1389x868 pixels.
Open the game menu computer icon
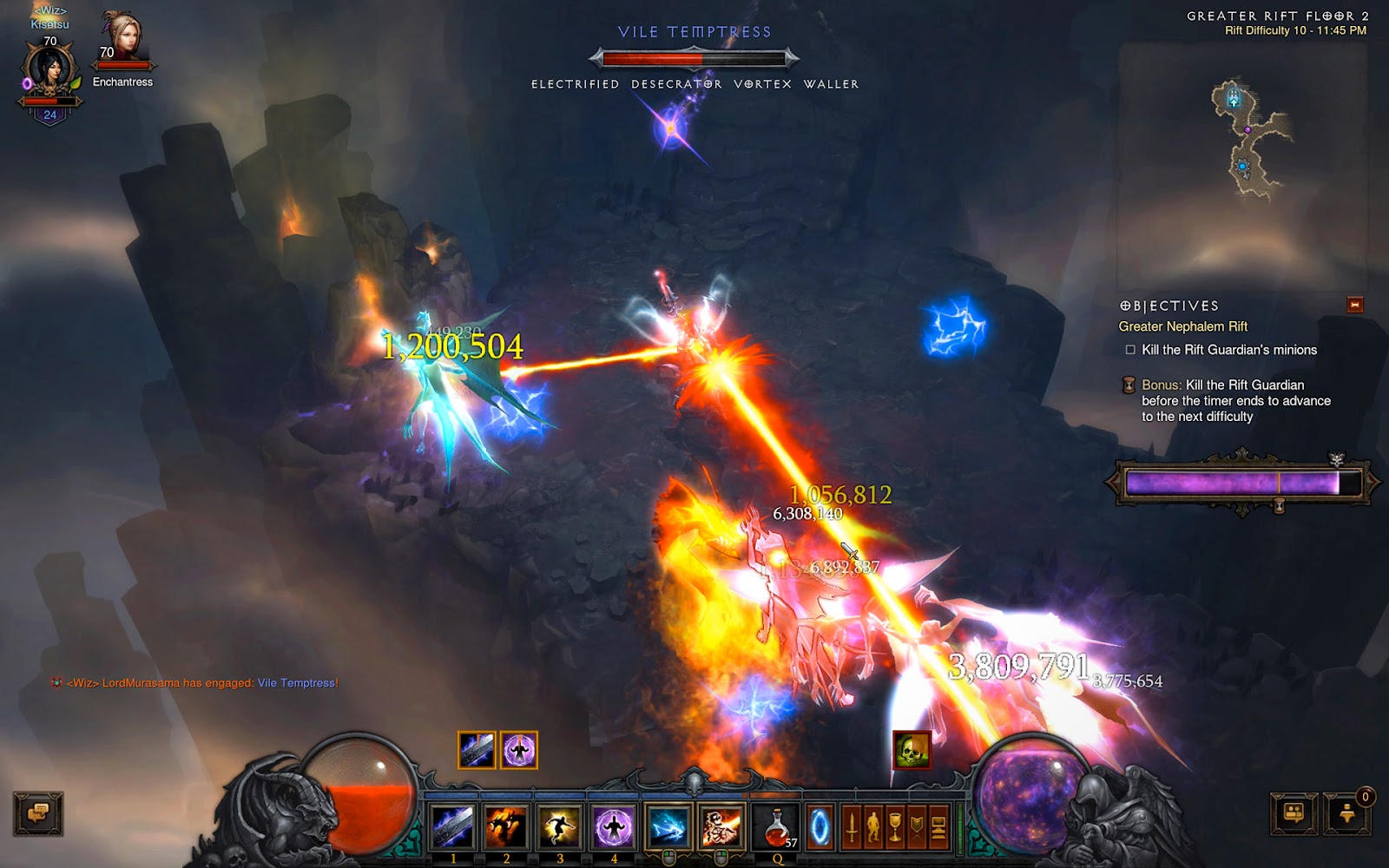coord(938,828)
